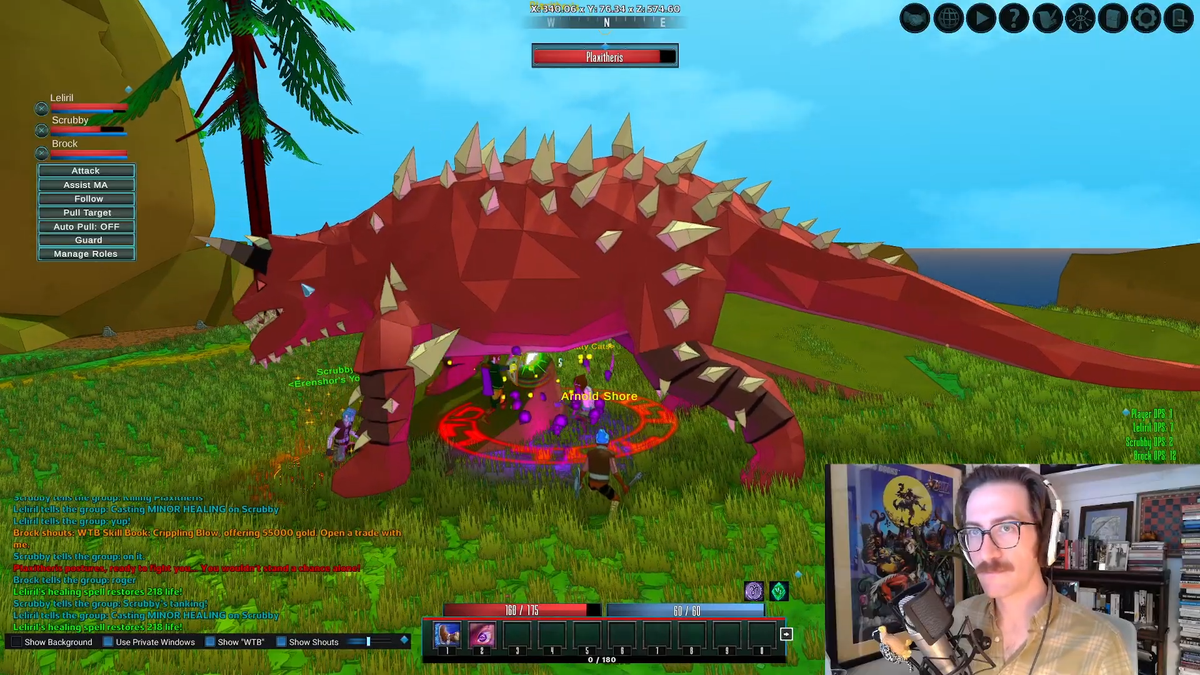Viewport: 1200px width, 675px height.
Task: Choose the Pull Target command
Action: (86, 213)
